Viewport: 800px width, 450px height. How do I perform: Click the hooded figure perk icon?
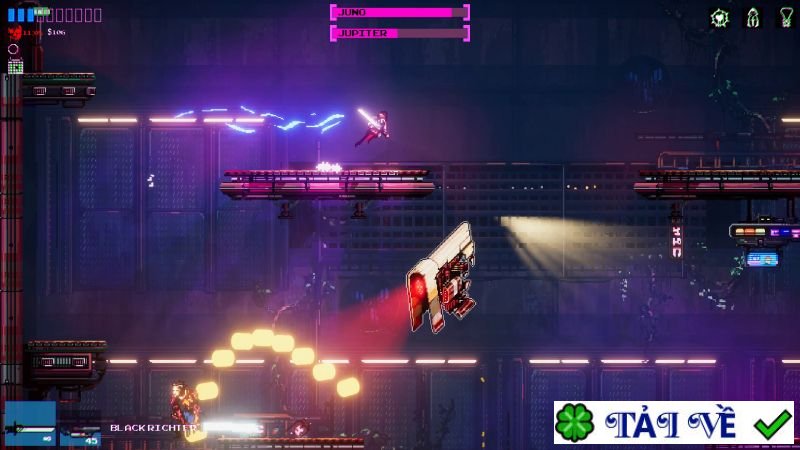point(751,17)
